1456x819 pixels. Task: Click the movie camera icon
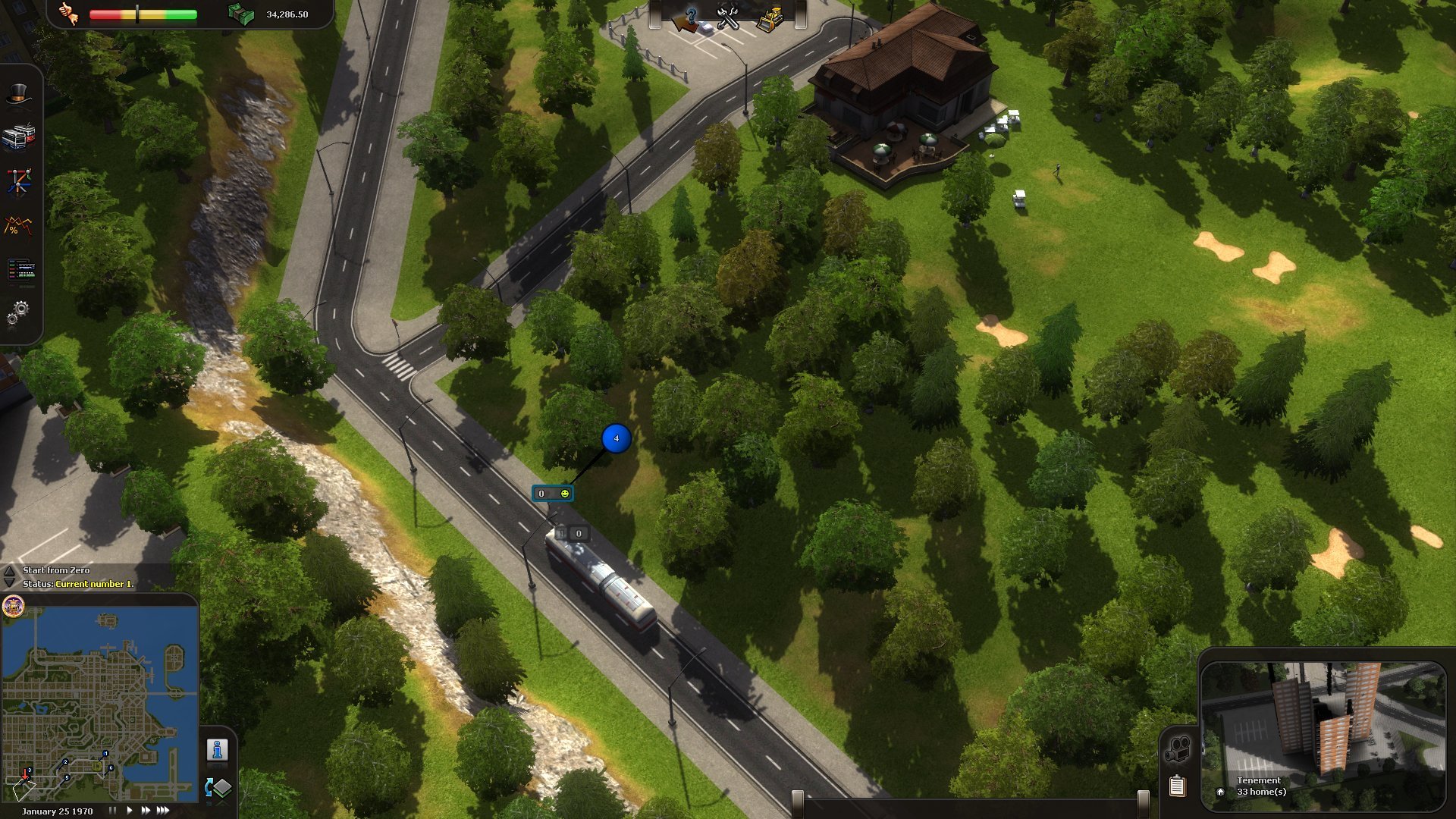pos(1177,749)
